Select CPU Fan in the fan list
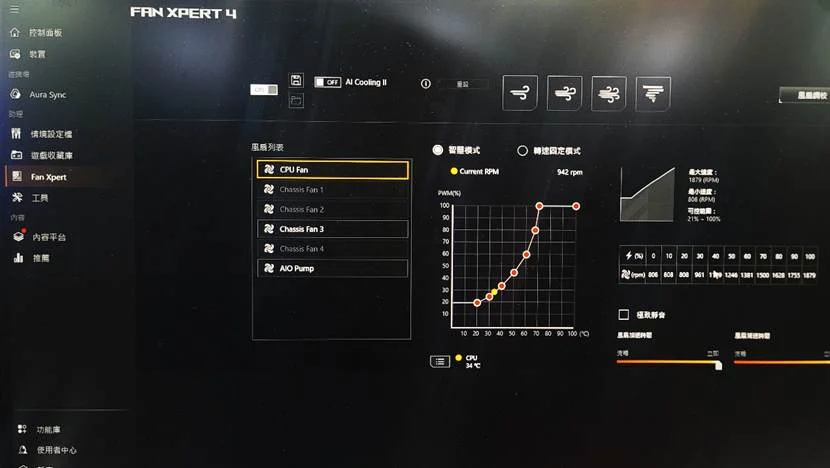Viewport: 830px width, 468px height. (x=331, y=170)
